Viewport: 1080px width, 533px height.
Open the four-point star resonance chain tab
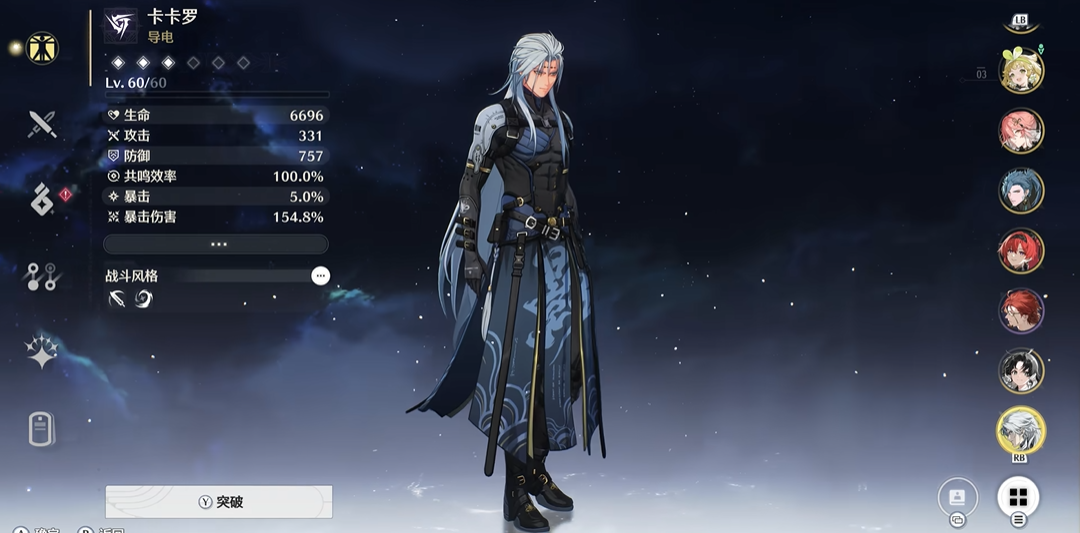[42, 352]
